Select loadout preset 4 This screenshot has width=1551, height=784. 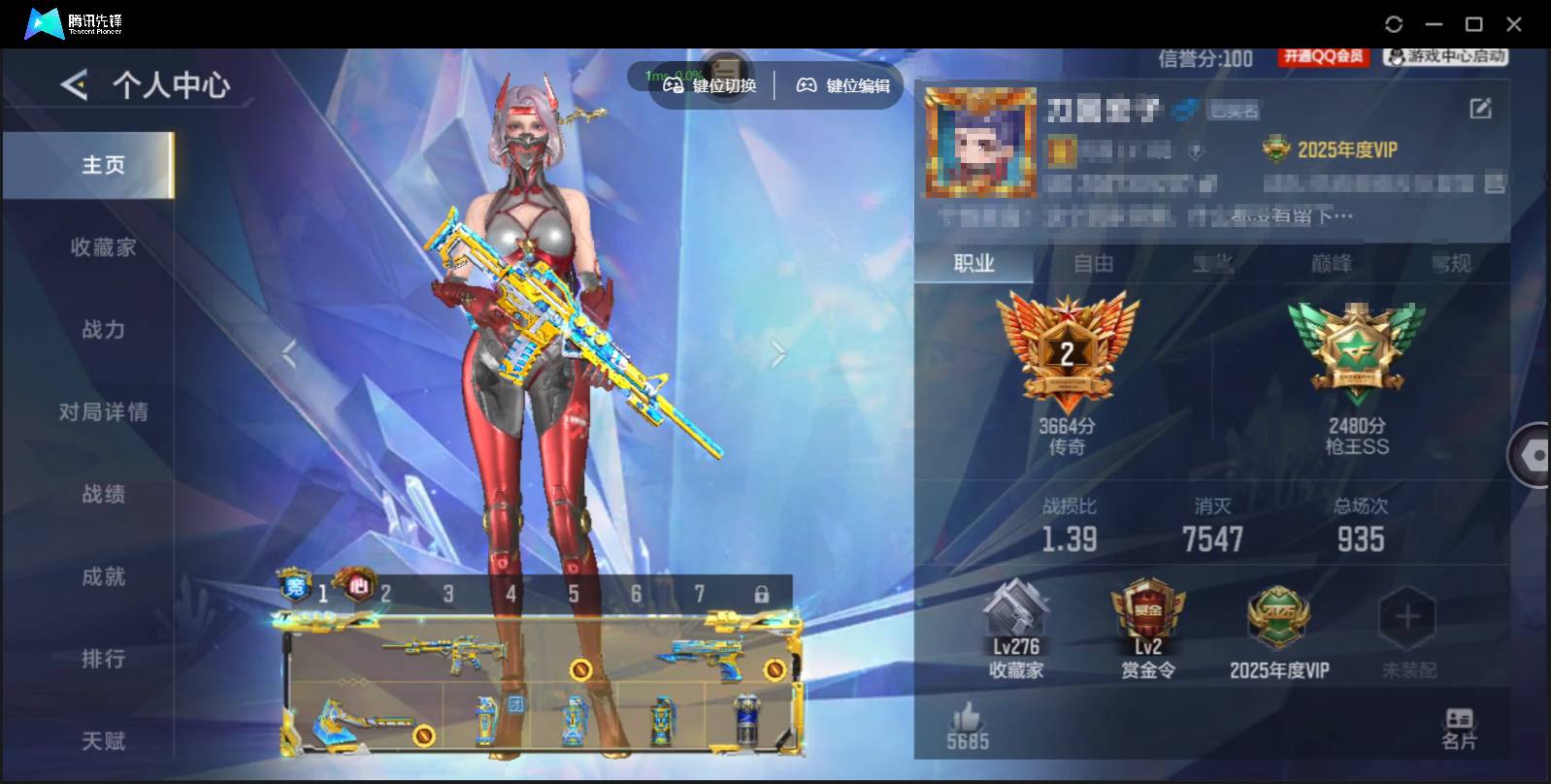click(511, 592)
